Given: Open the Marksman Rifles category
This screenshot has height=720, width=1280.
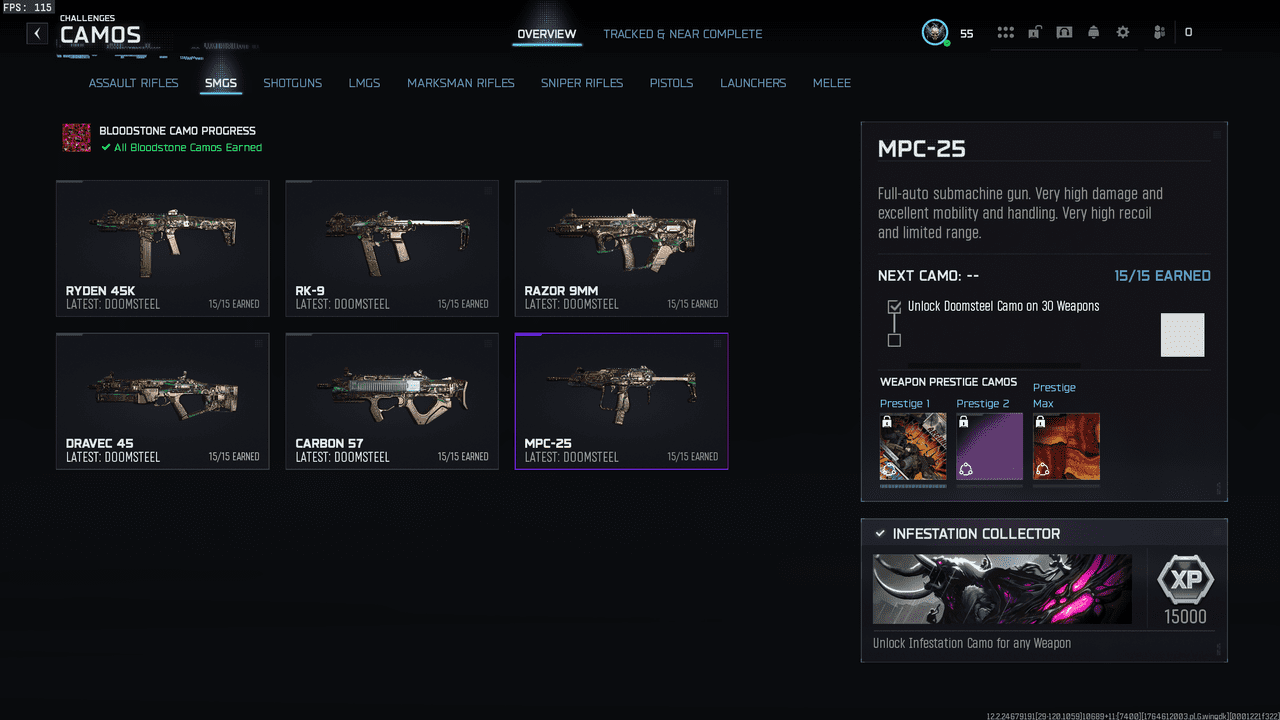Looking at the screenshot, I should point(460,83).
